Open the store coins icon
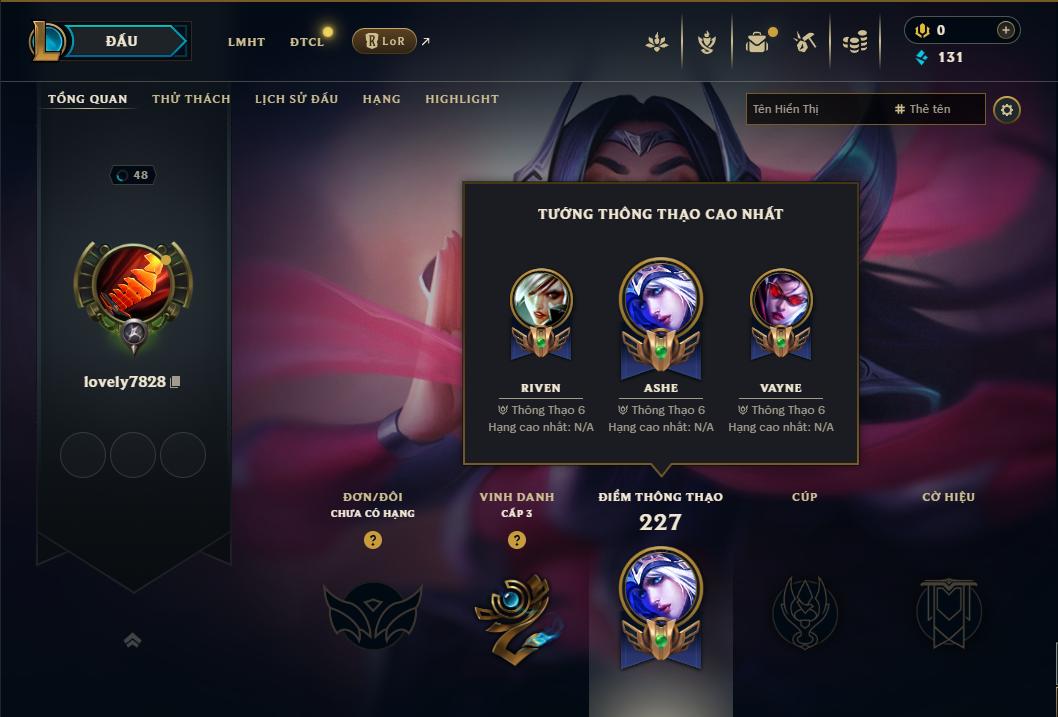The height and width of the screenshot is (717, 1058). [x=854, y=42]
